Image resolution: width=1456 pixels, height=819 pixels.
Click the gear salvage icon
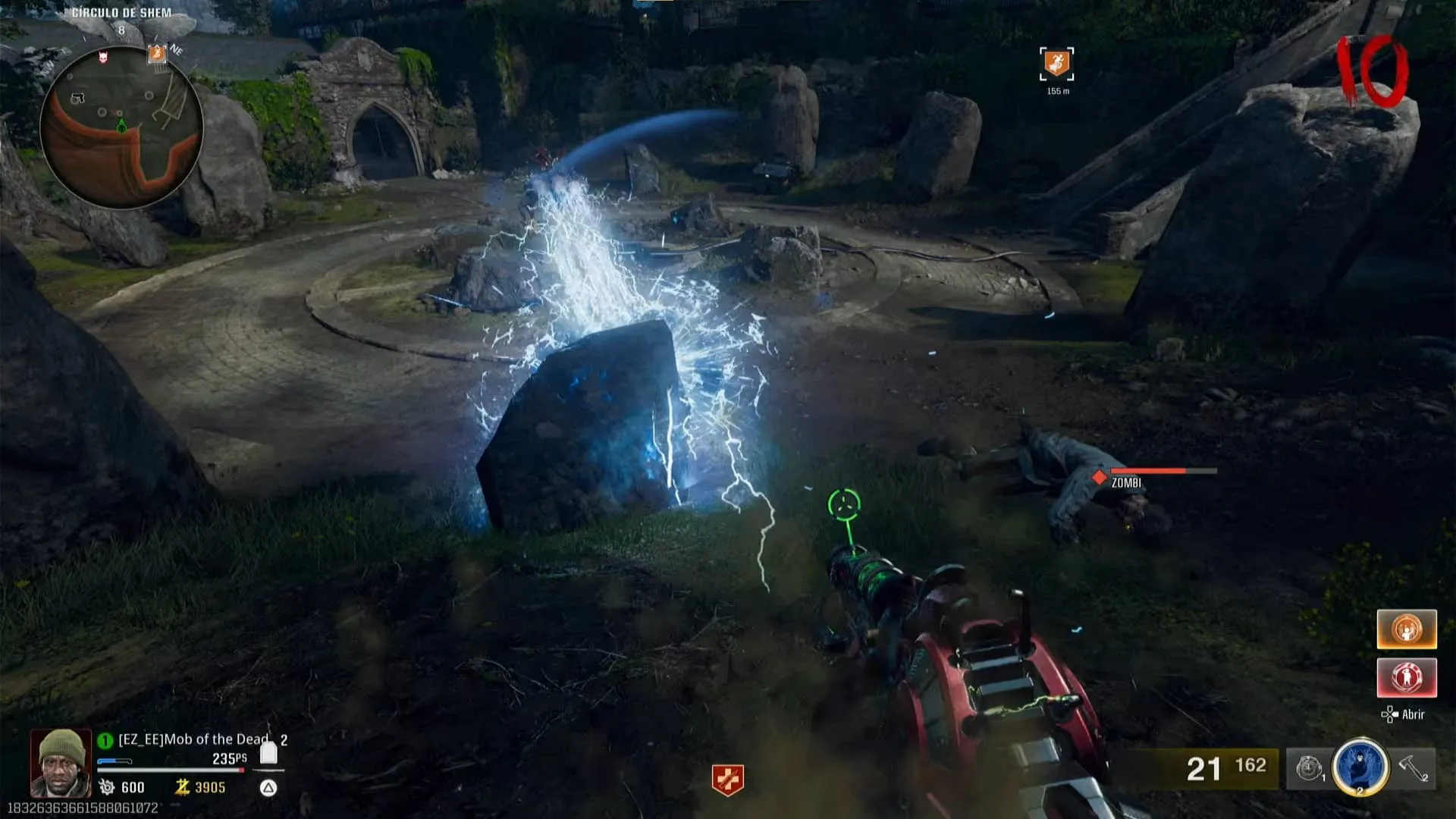tap(107, 787)
